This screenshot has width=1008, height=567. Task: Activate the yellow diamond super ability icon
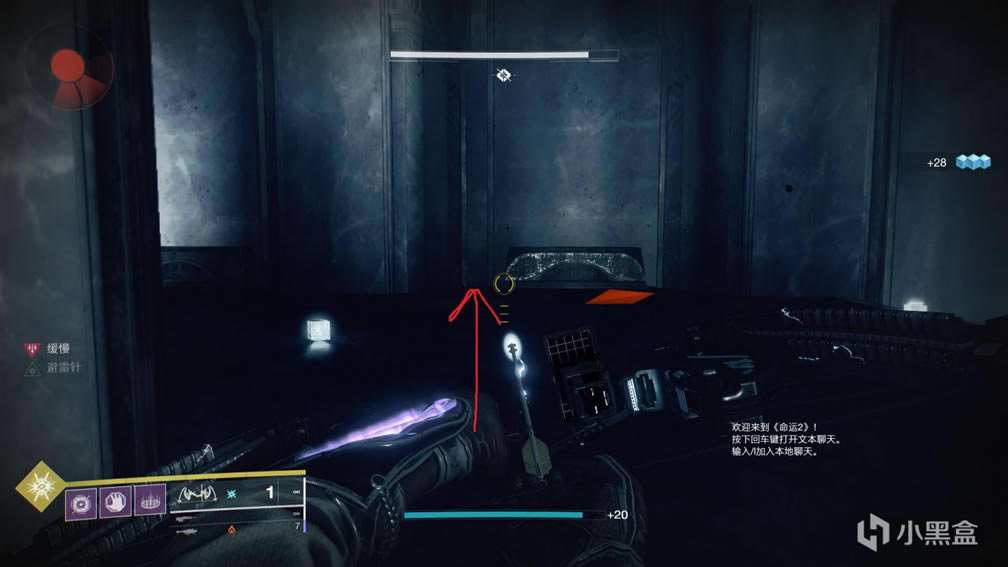pyautogui.click(x=38, y=485)
